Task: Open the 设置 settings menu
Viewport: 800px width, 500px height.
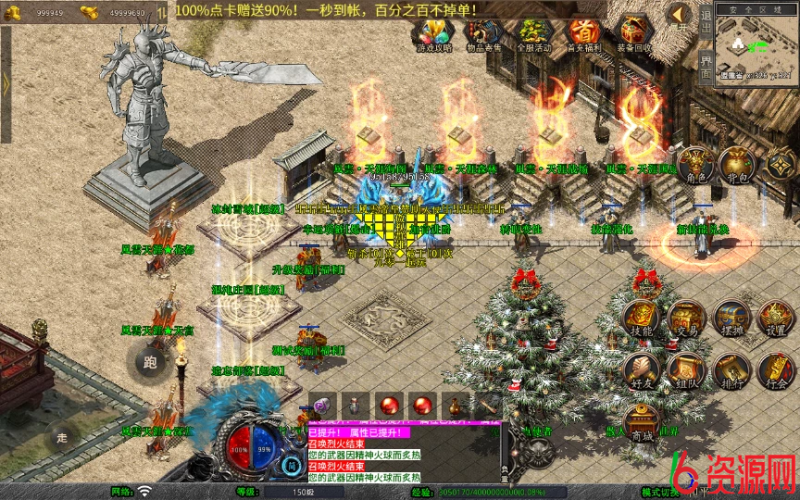Action: (x=774, y=317)
